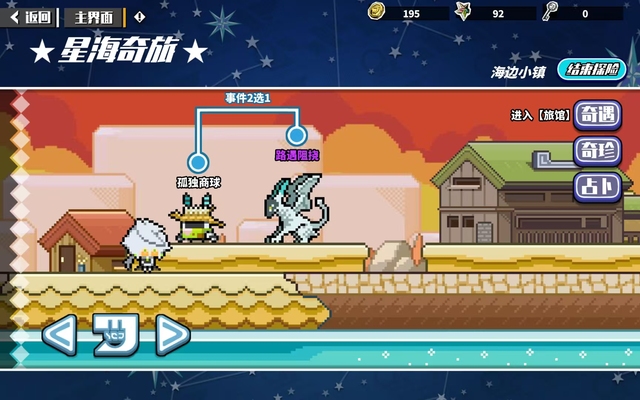Open the 奇珍 treasures button
The image size is (640, 400).
(x=598, y=151)
